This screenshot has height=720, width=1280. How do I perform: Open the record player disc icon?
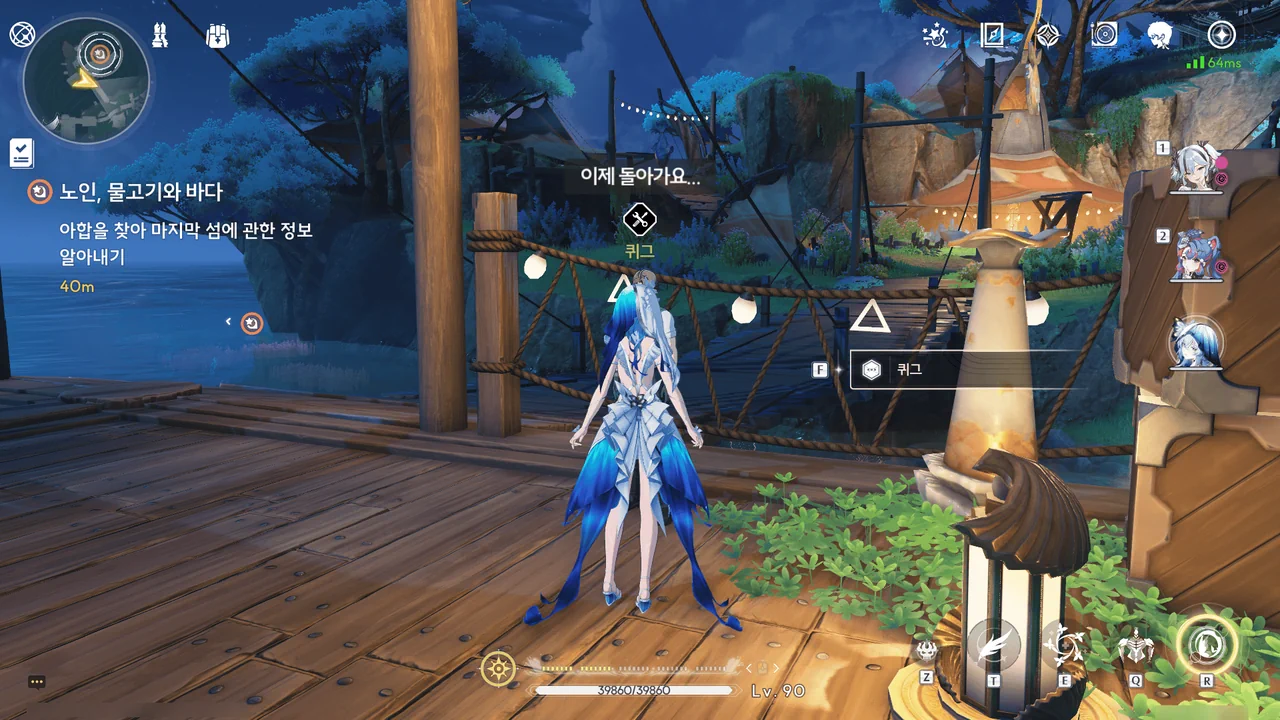(1104, 36)
